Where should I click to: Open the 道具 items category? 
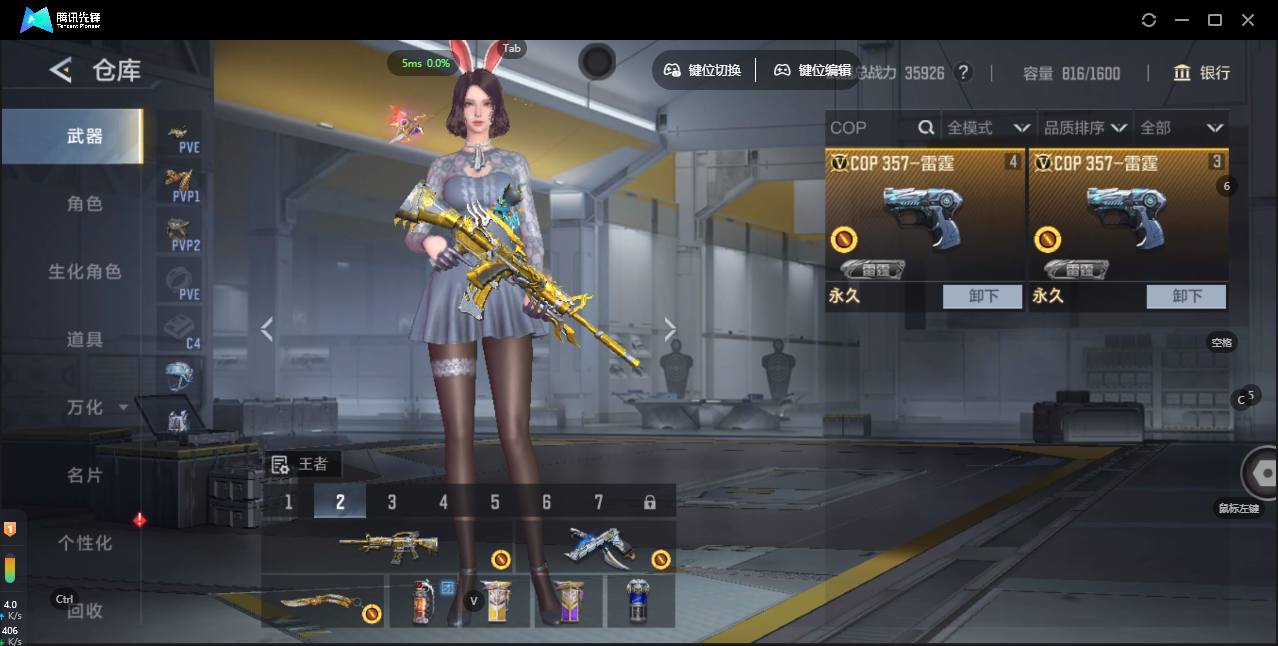84,340
